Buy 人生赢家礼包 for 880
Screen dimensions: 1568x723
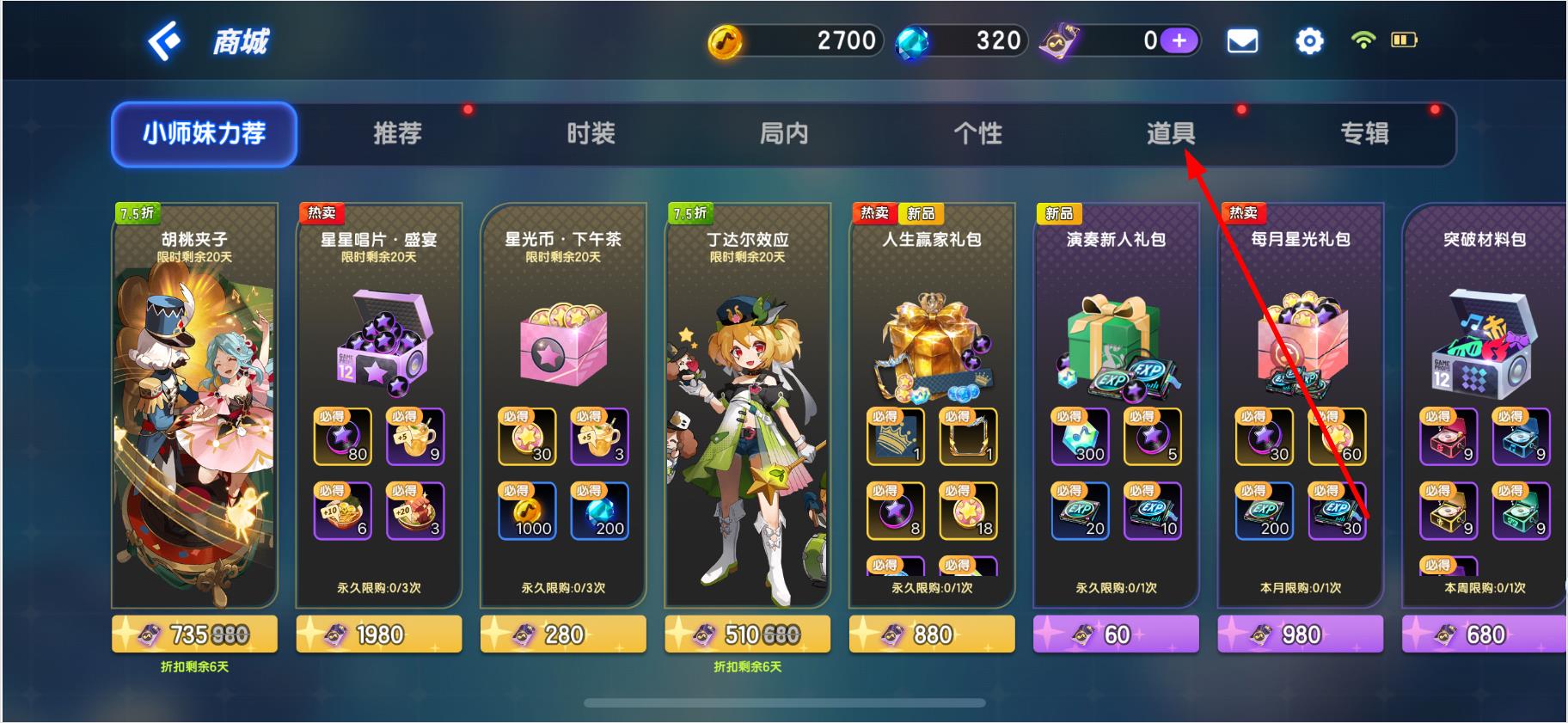pos(932,634)
